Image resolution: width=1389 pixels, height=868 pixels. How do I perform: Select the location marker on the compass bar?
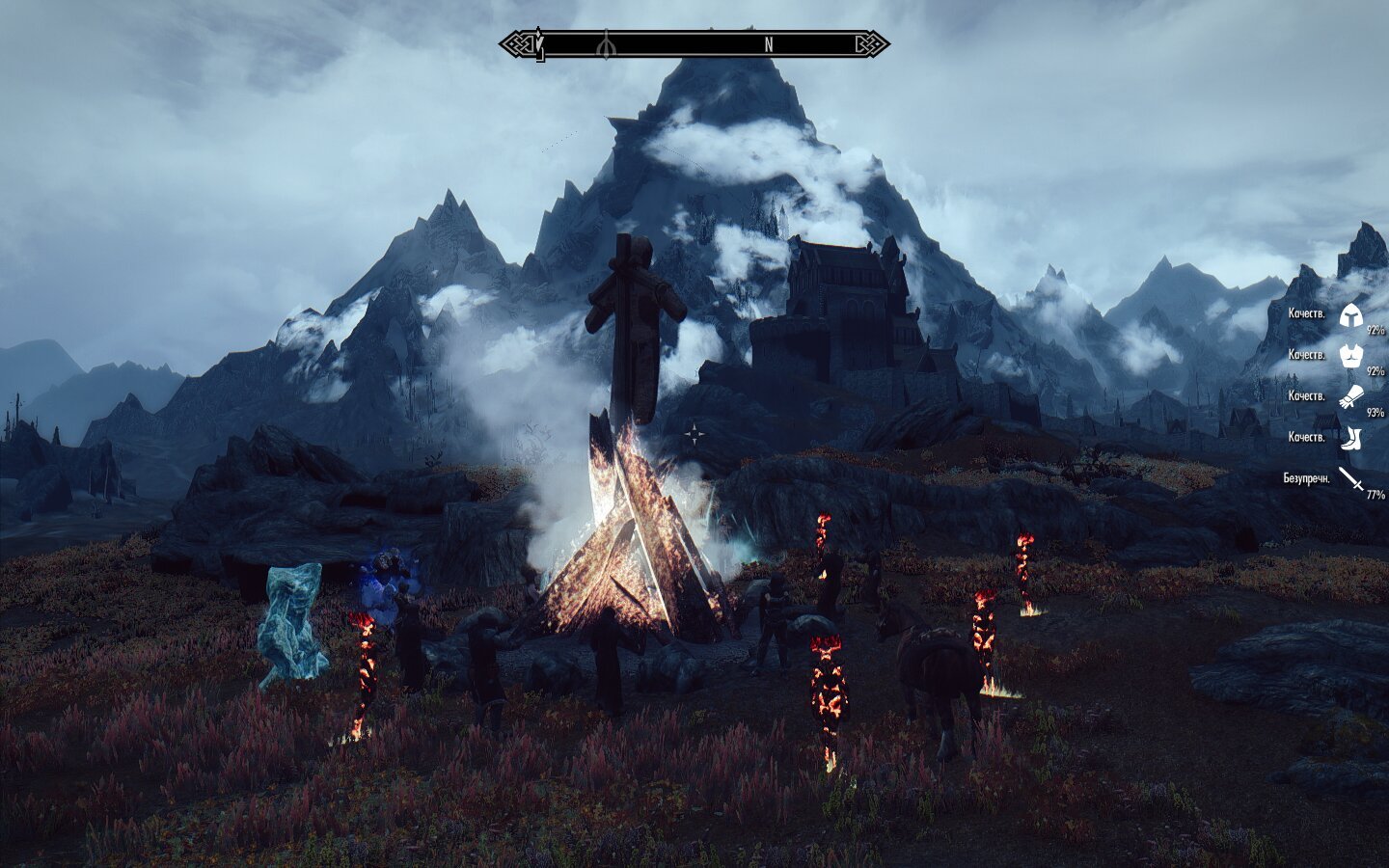tap(606, 44)
